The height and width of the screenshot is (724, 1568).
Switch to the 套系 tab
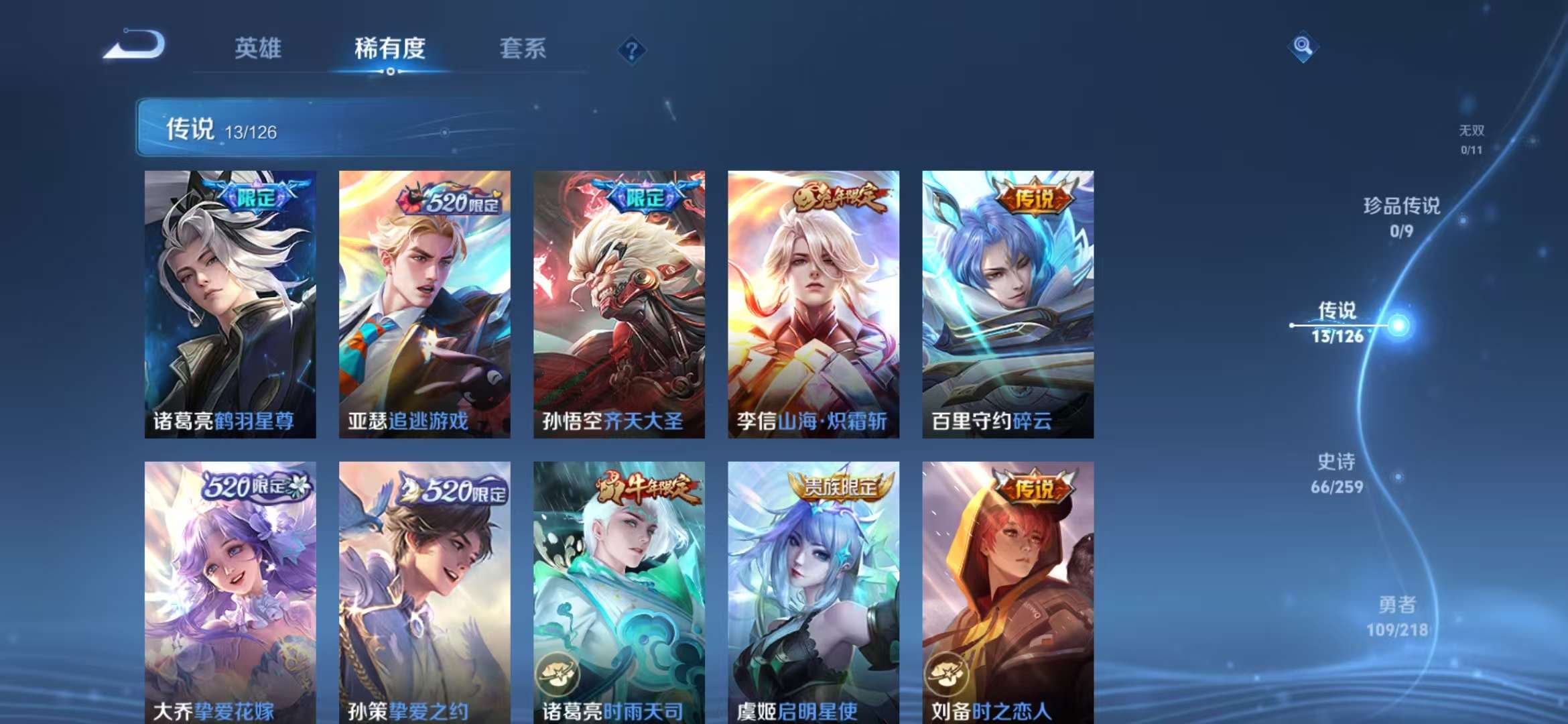(x=522, y=48)
